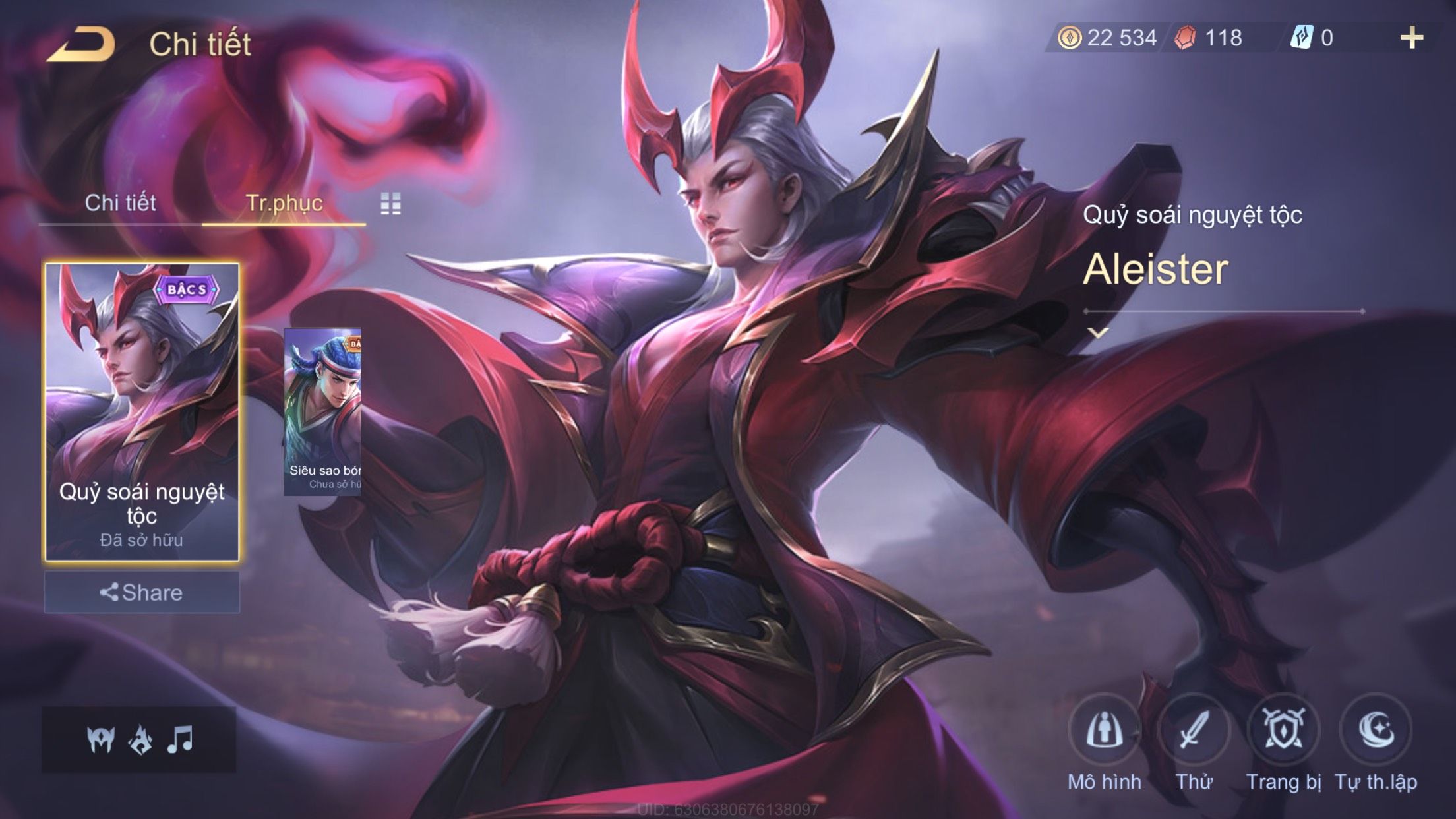Click the music note icon

point(179,739)
